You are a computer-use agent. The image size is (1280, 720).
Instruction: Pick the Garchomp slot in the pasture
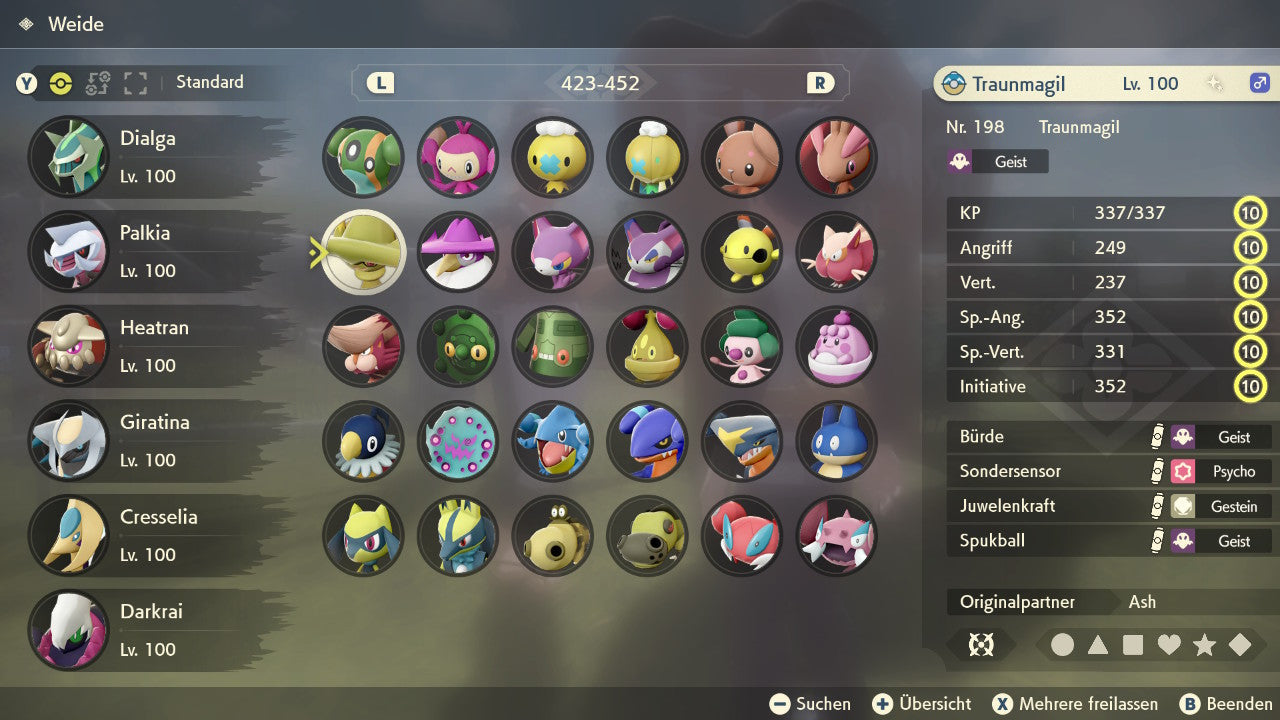click(742, 442)
